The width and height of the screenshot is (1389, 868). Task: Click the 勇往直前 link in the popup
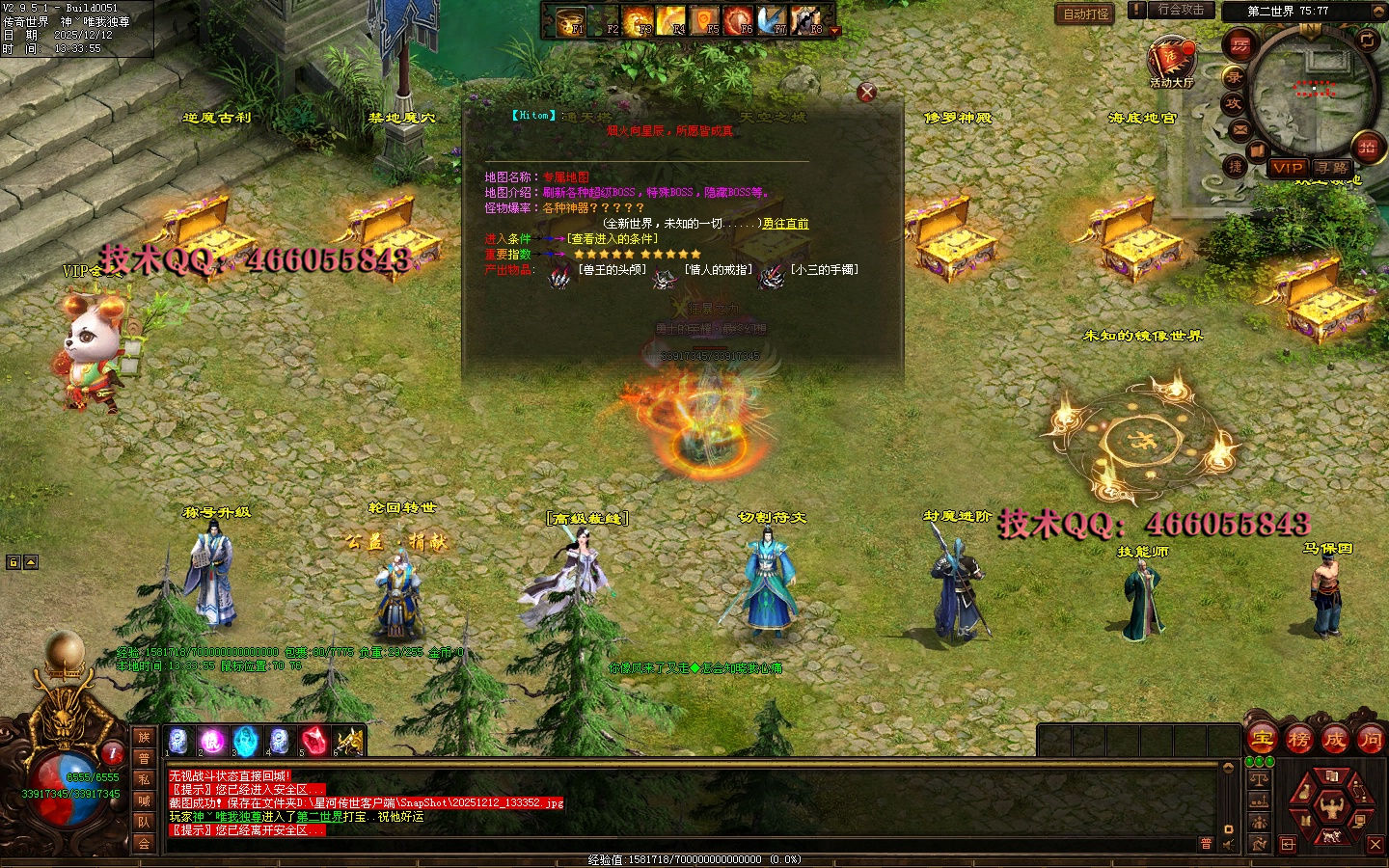click(785, 224)
